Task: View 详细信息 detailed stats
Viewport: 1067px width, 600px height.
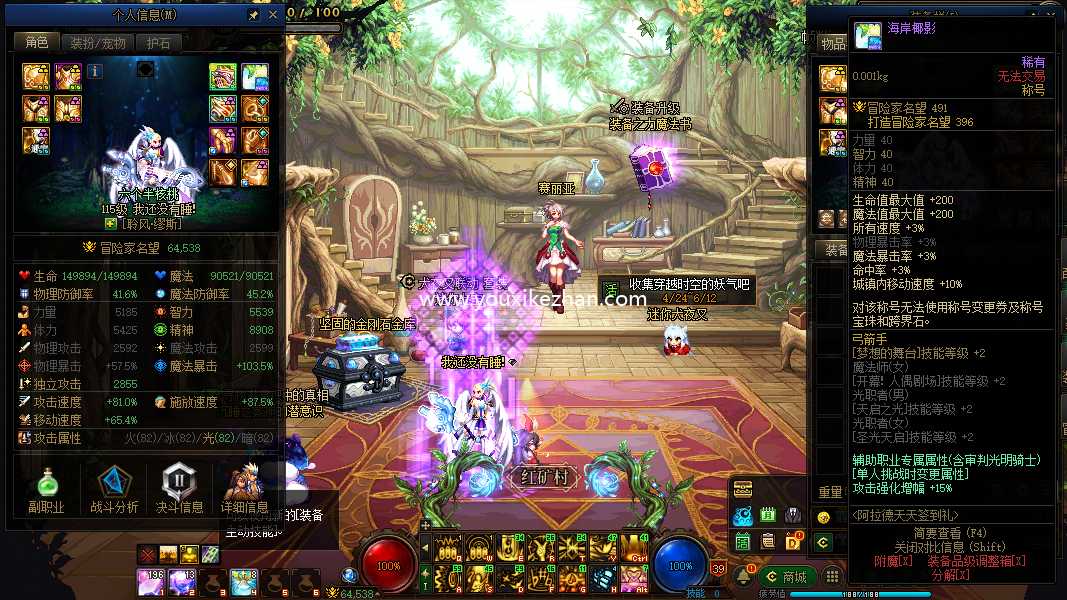Action: tap(245, 490)
